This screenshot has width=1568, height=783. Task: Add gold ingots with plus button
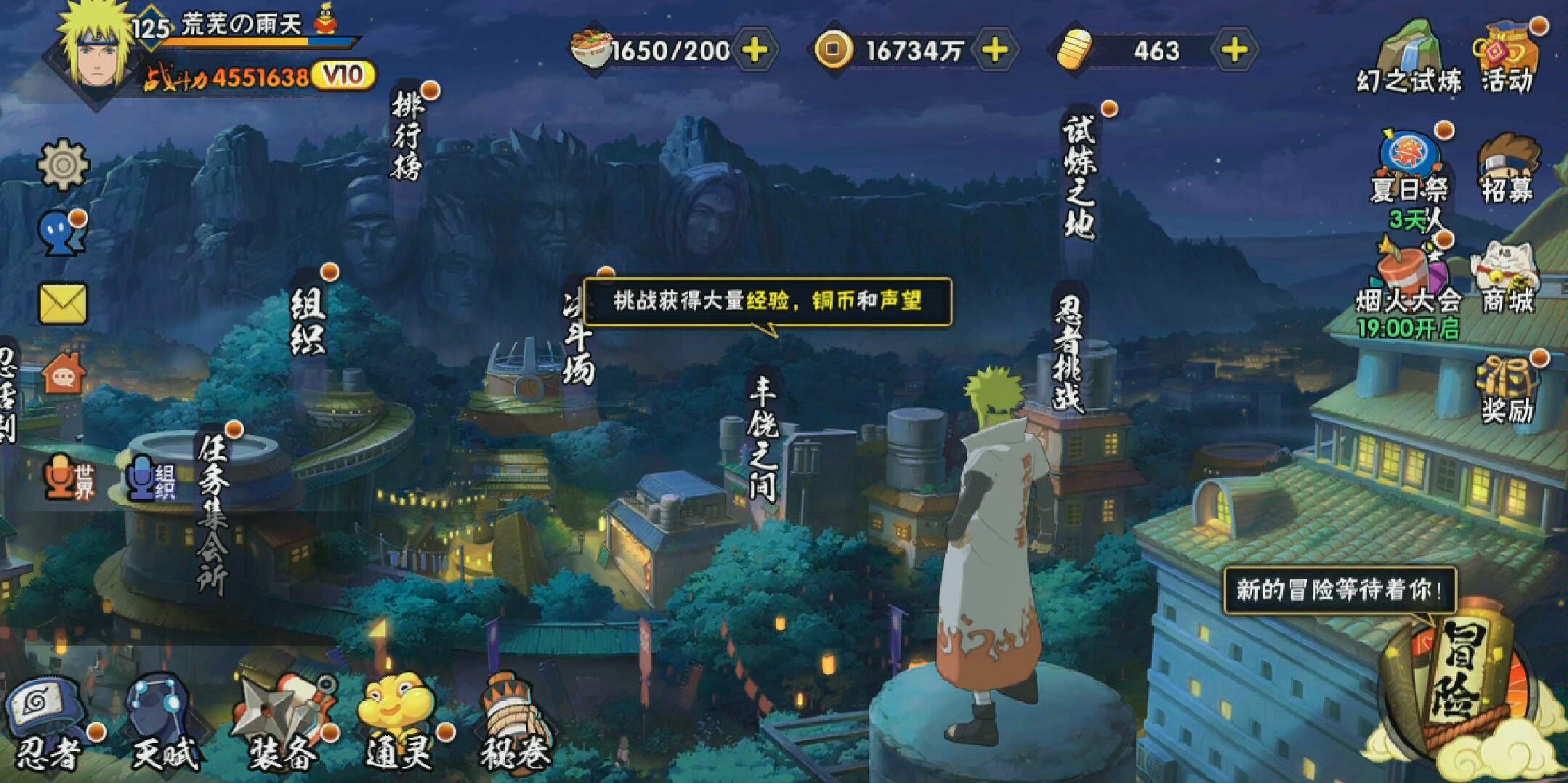(x=1234, y=51)
